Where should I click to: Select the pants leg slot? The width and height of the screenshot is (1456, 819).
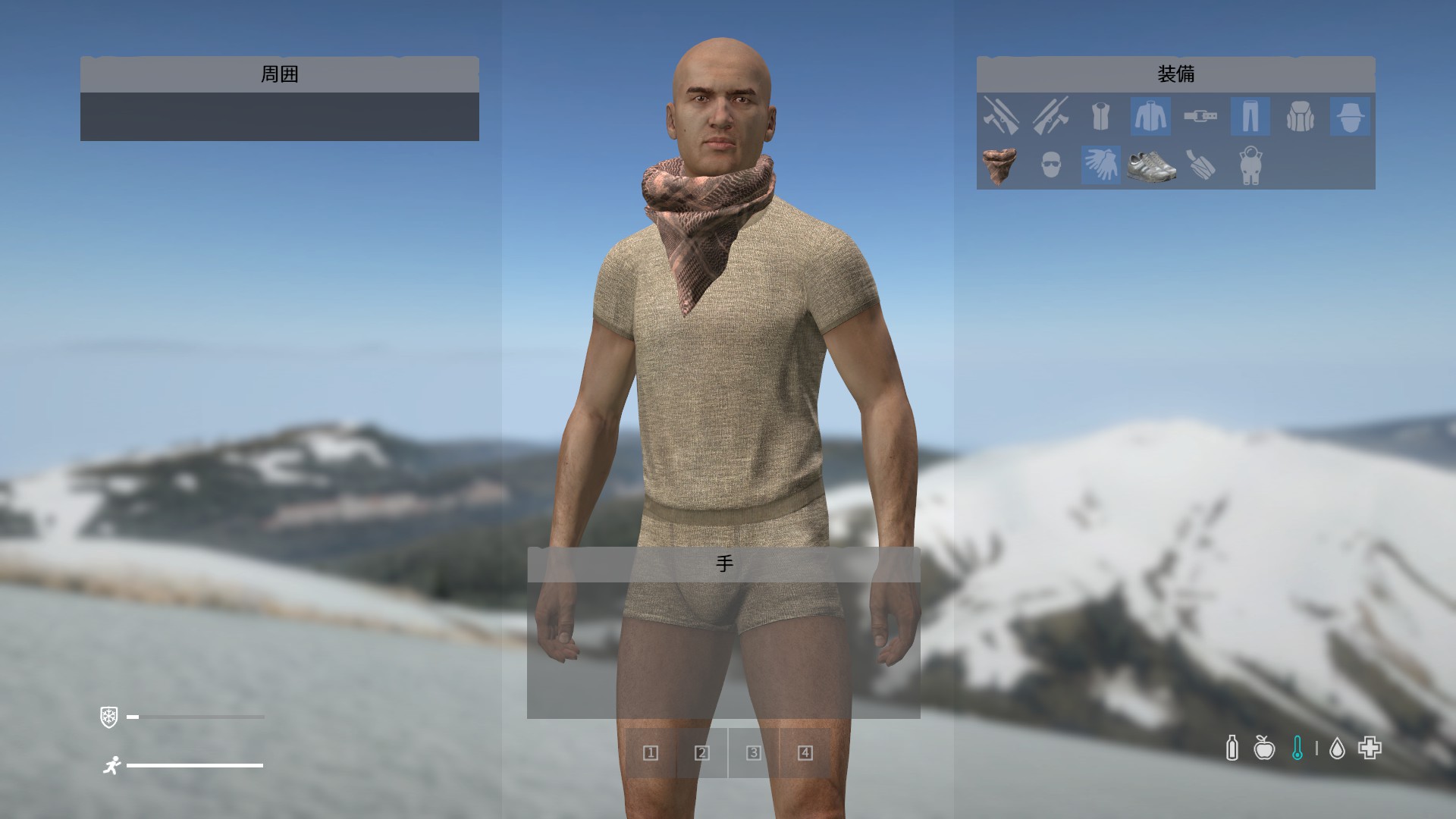pos(1250,117)
